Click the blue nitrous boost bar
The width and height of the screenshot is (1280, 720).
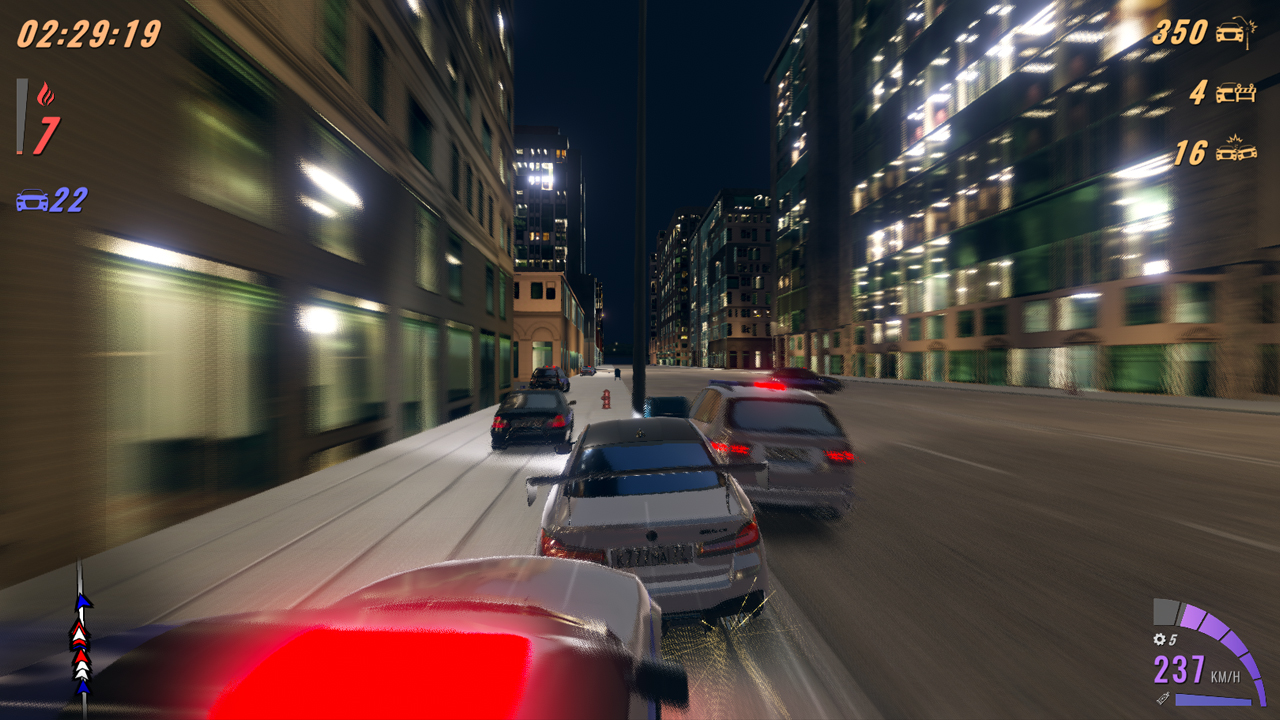tap(1213, 699)
